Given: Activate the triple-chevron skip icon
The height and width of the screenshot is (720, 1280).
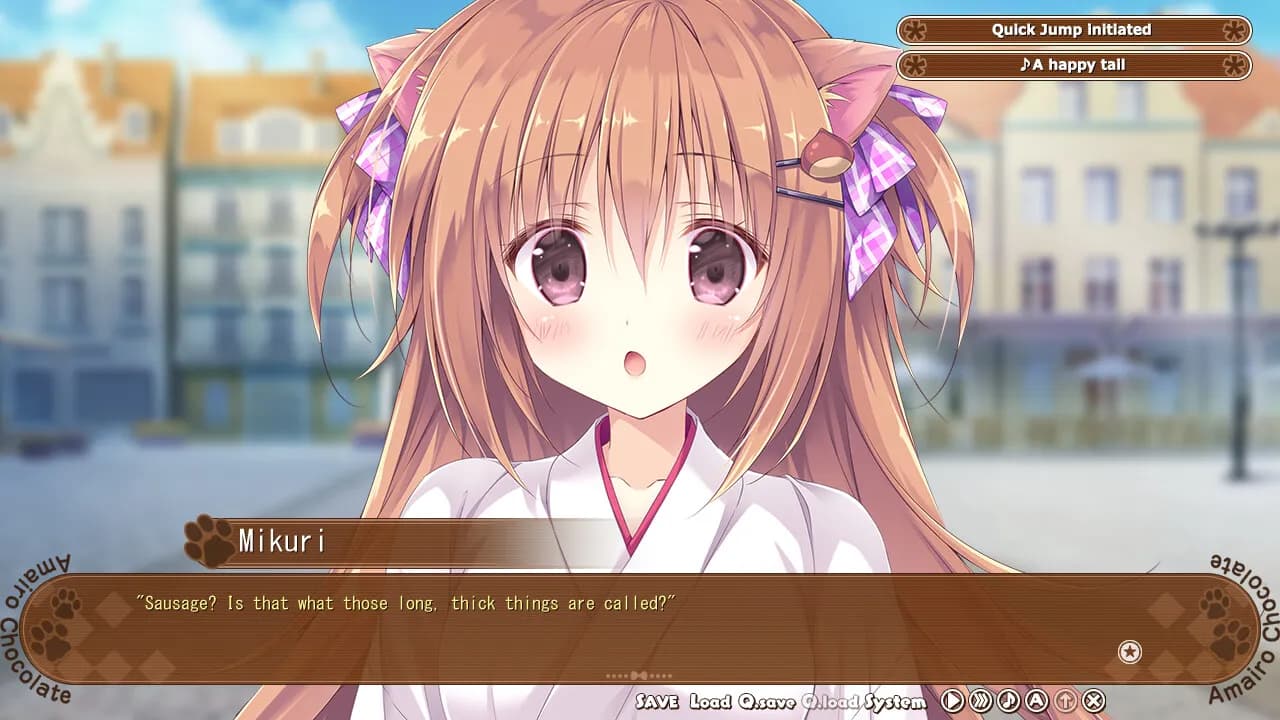Looking at the screenshot, I should (x=980, y=701).
